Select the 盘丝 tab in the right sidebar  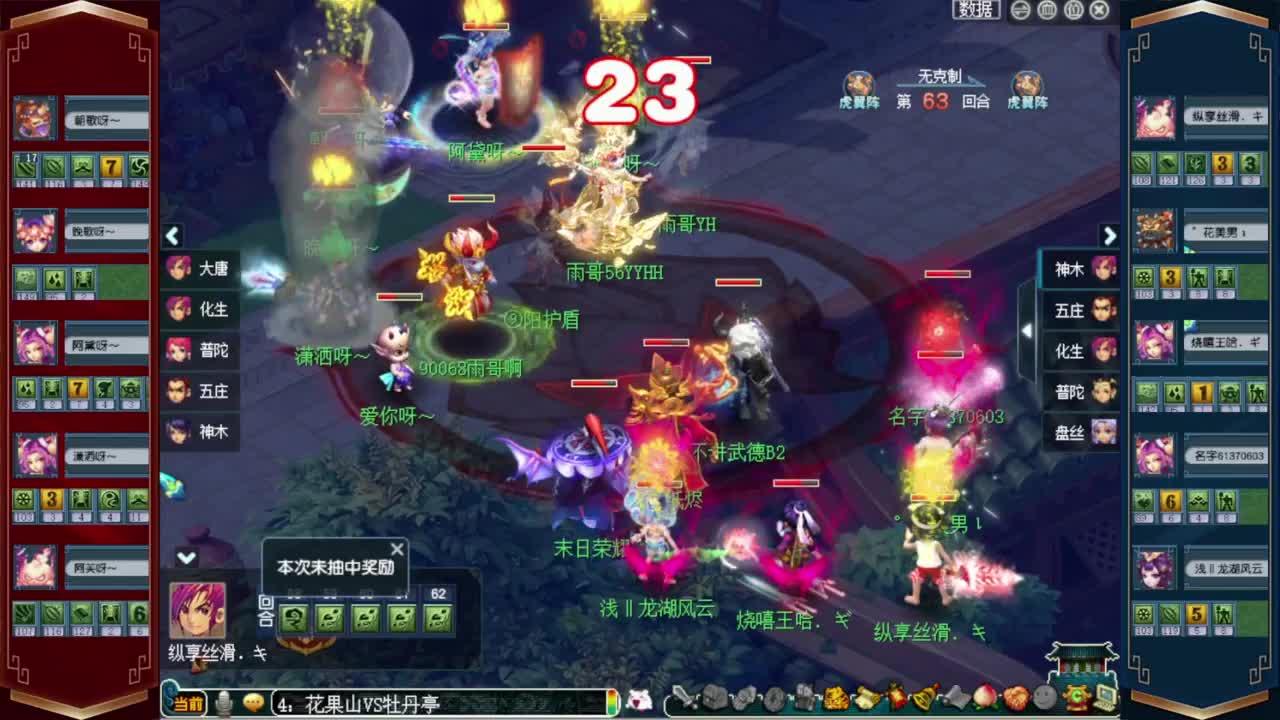[x=1078, y=435]
